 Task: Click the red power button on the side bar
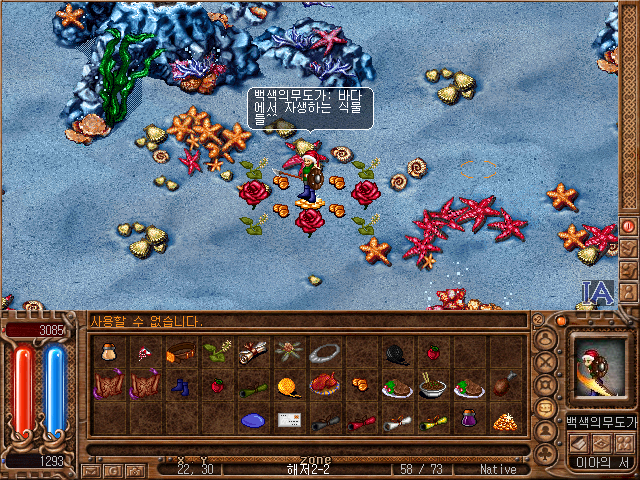[x=629, y=225]
